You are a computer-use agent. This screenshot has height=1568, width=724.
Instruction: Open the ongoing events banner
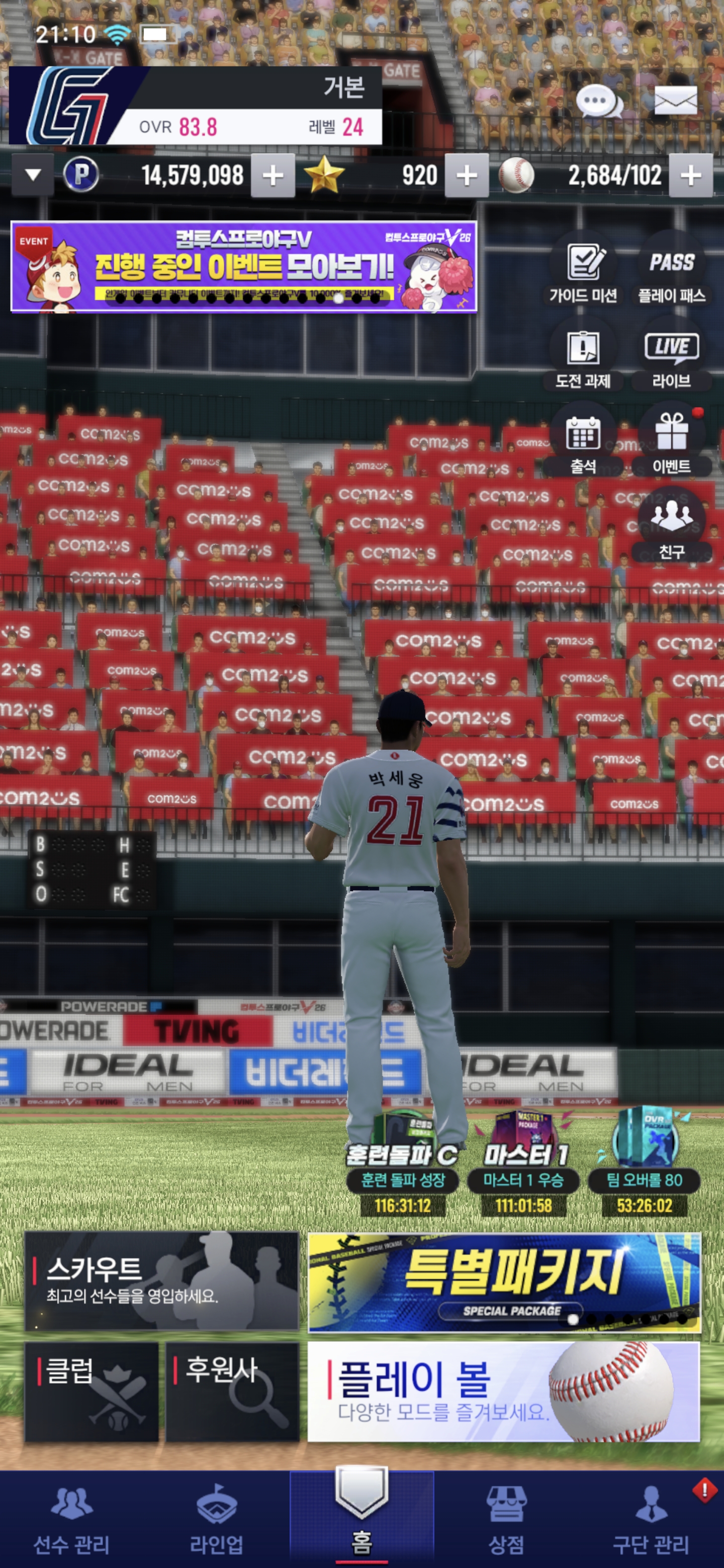243,266
